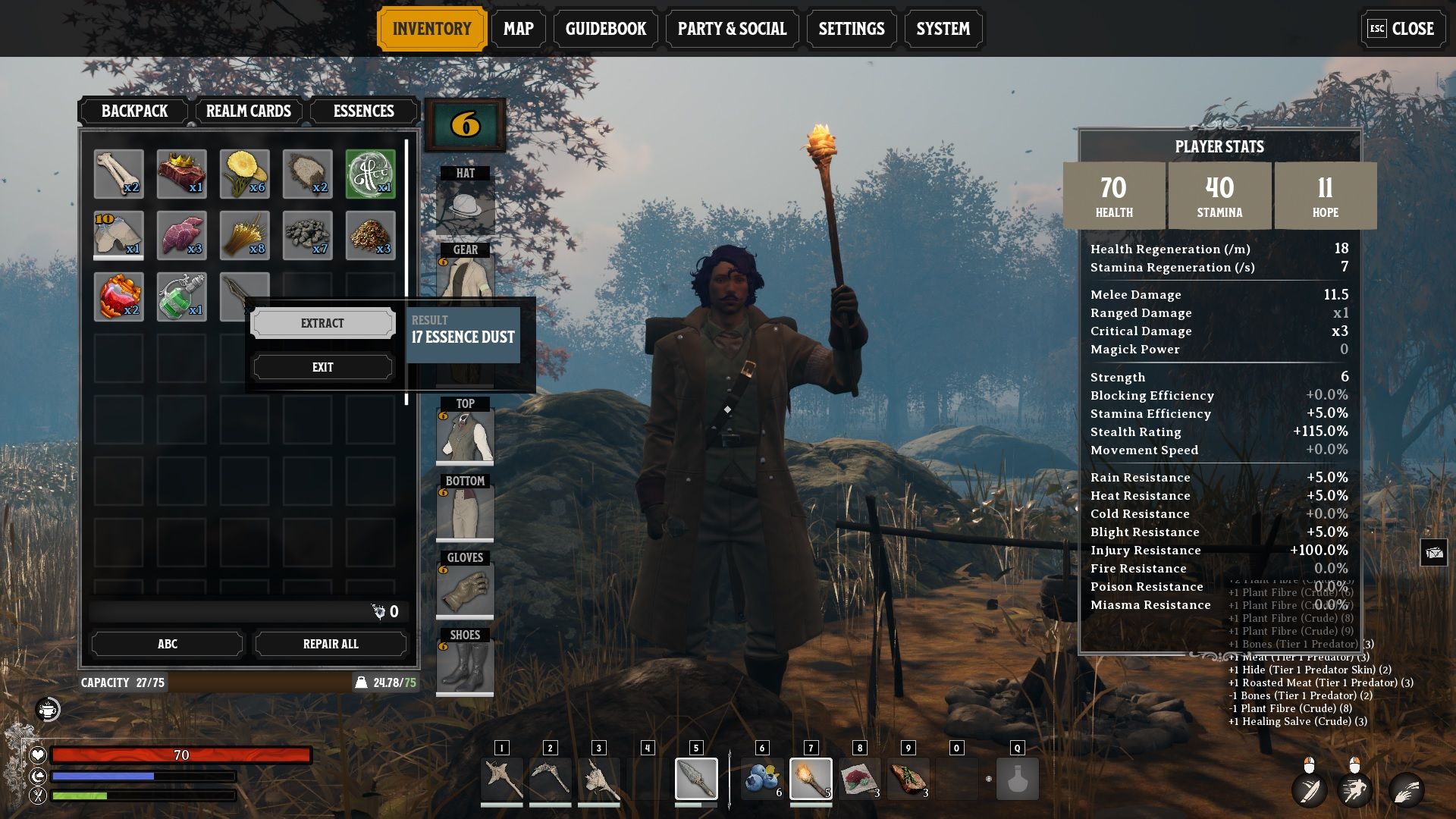The image size is (1456, 819).
Task: Select the equipped shoes slot
Action: pyautogui.click(x=465, y=667)
